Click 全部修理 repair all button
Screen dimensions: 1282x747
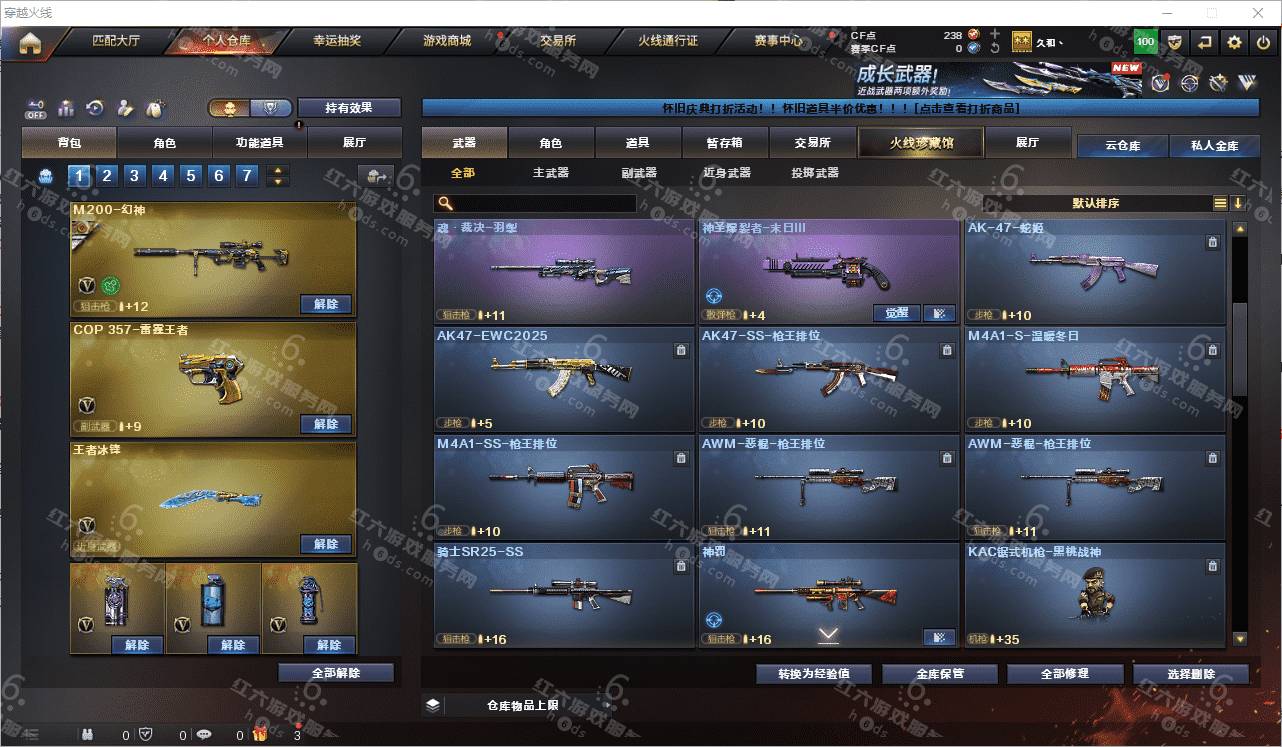tap(1063, 674)
